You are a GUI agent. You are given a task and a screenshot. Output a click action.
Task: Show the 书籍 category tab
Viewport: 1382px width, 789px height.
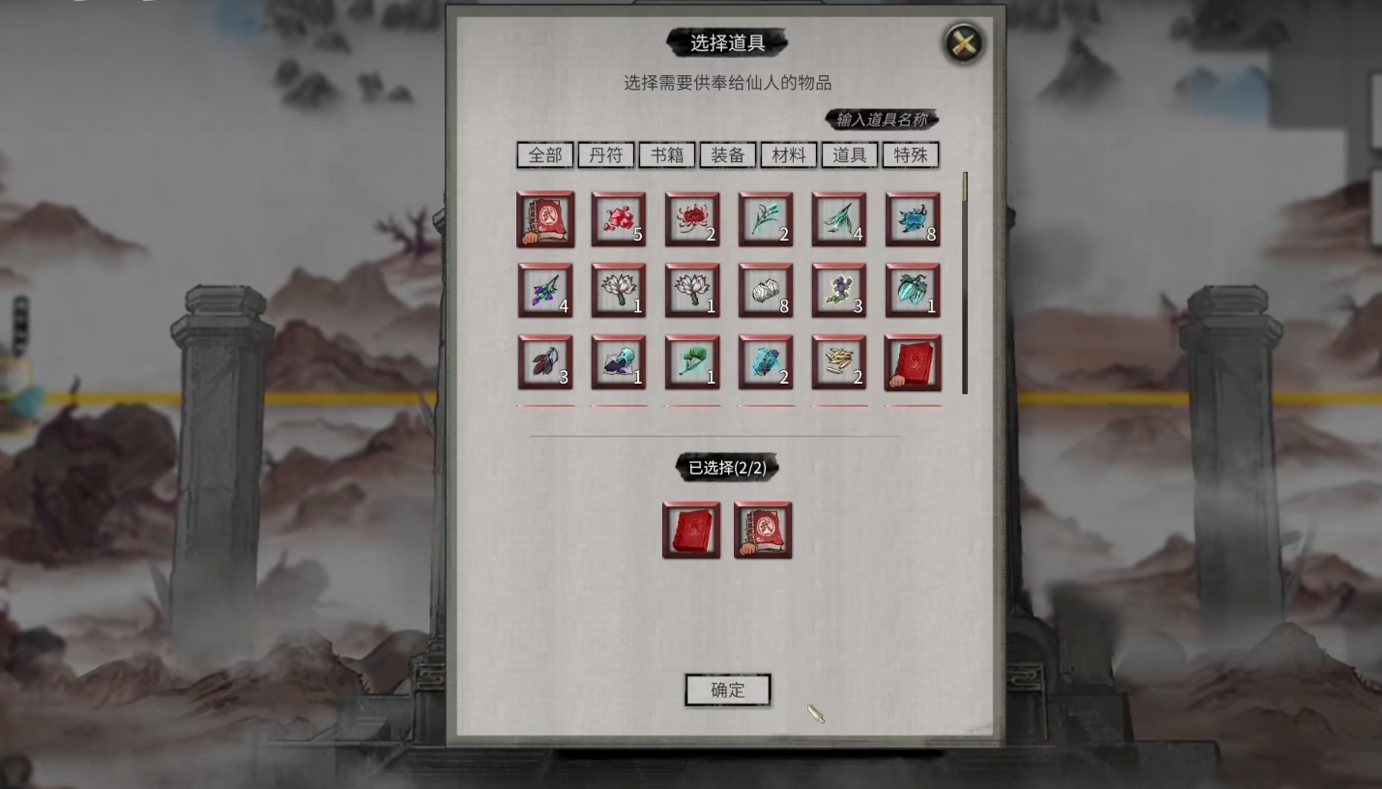pos(667,155)
